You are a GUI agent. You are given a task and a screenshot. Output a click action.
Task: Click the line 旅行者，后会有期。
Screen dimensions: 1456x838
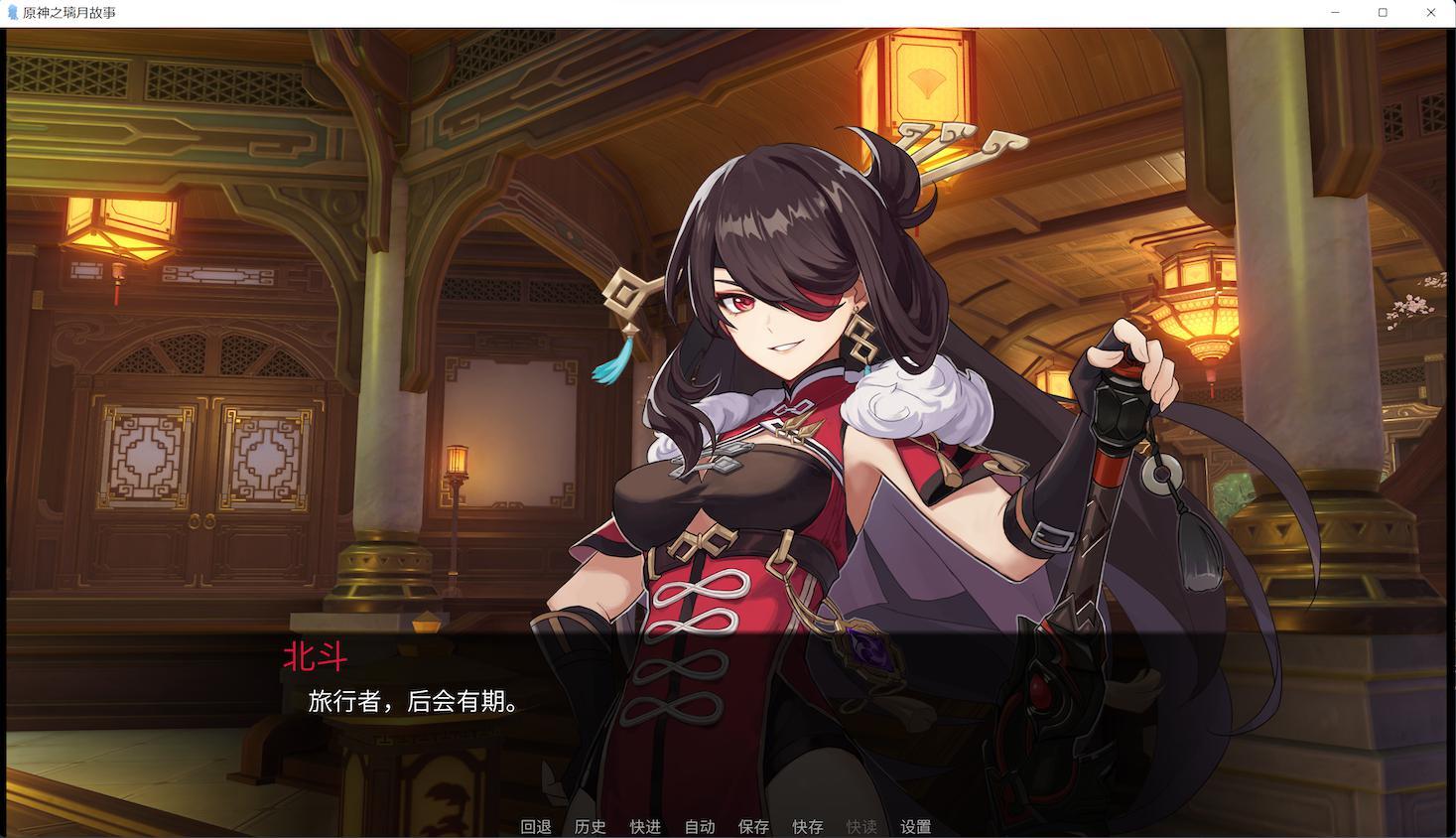(x=411, y=702)
